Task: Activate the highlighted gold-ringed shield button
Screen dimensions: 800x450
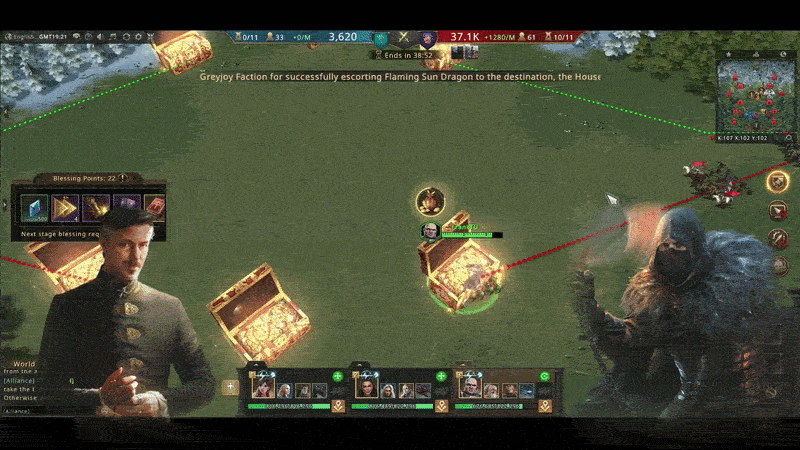Action: 778,182
